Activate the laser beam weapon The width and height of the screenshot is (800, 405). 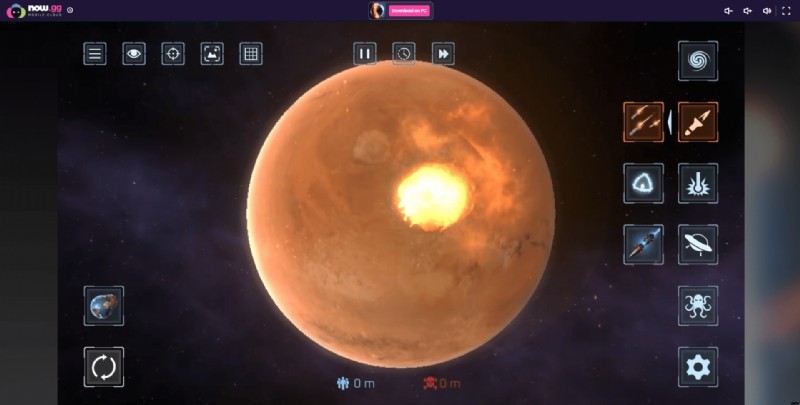(x=698, y=183)
